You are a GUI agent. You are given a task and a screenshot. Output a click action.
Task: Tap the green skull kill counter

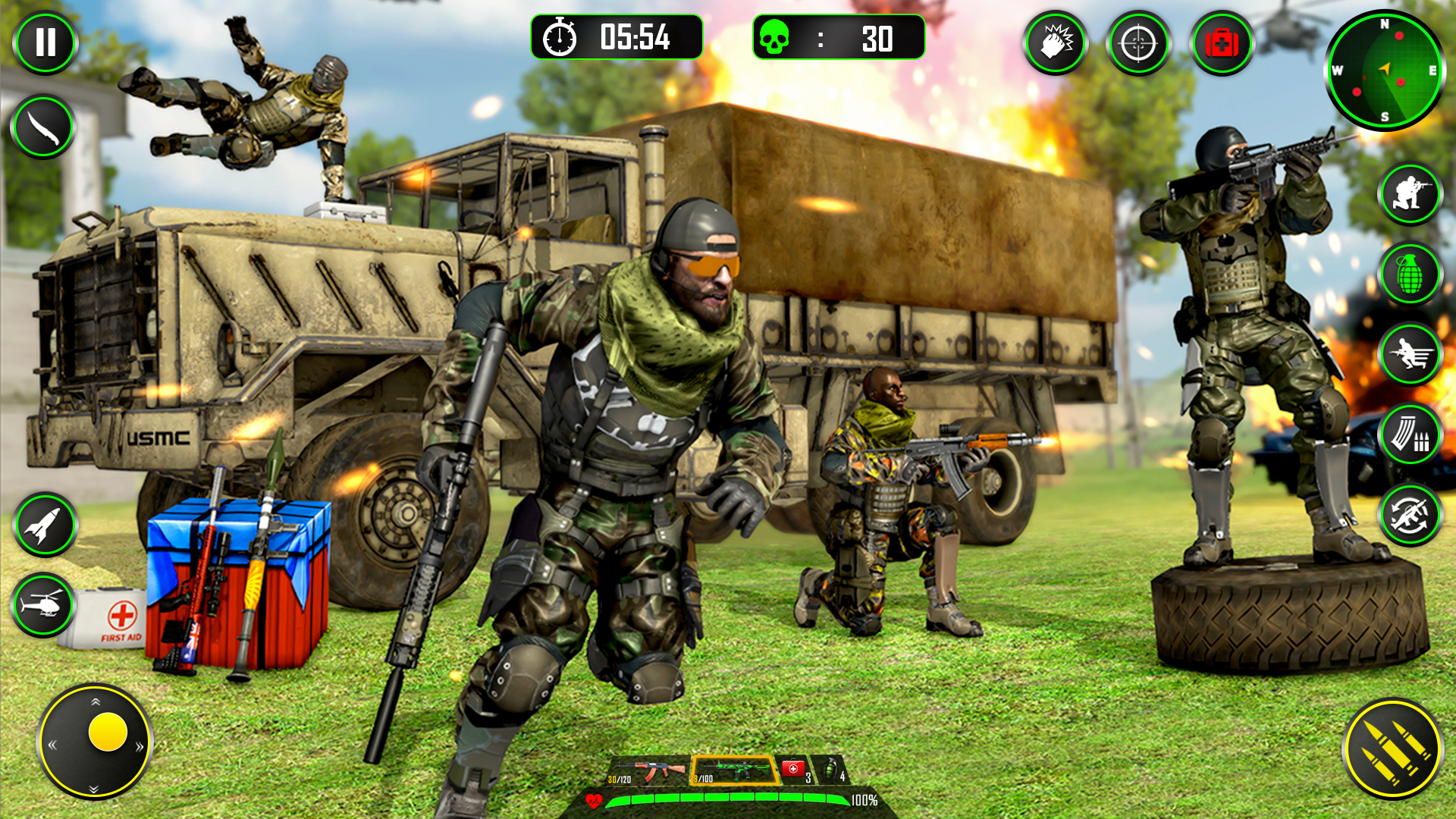[x=775, y=36]
